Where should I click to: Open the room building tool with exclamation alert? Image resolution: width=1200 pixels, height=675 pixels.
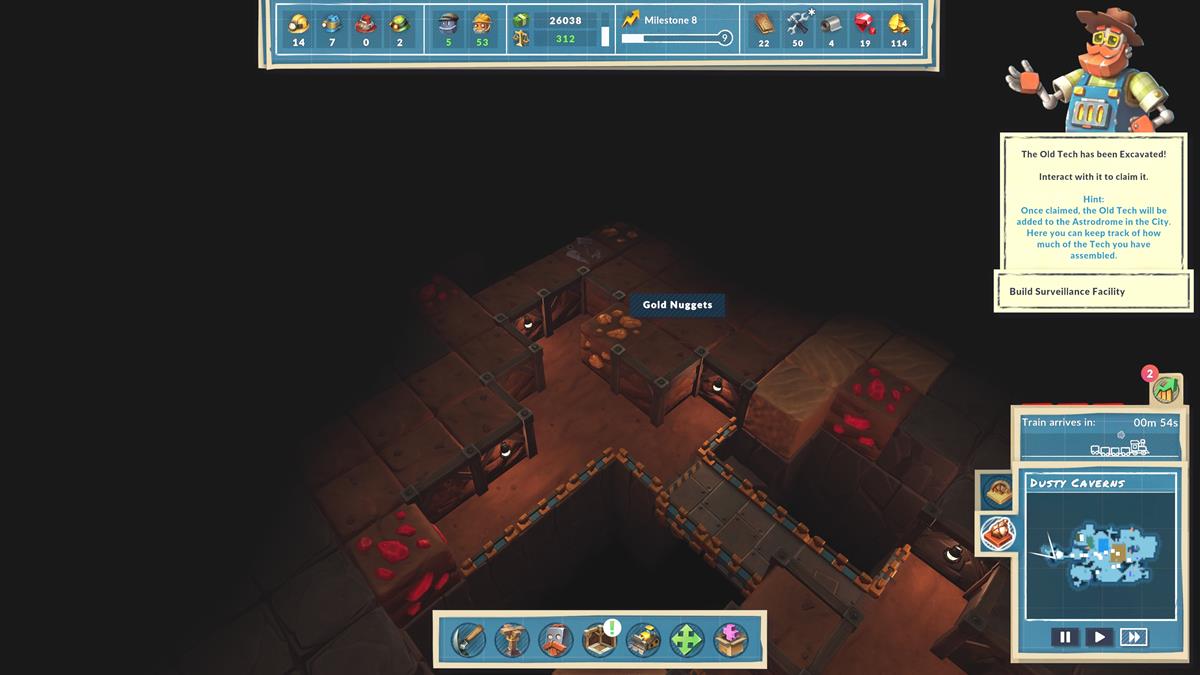coord(600,639)
